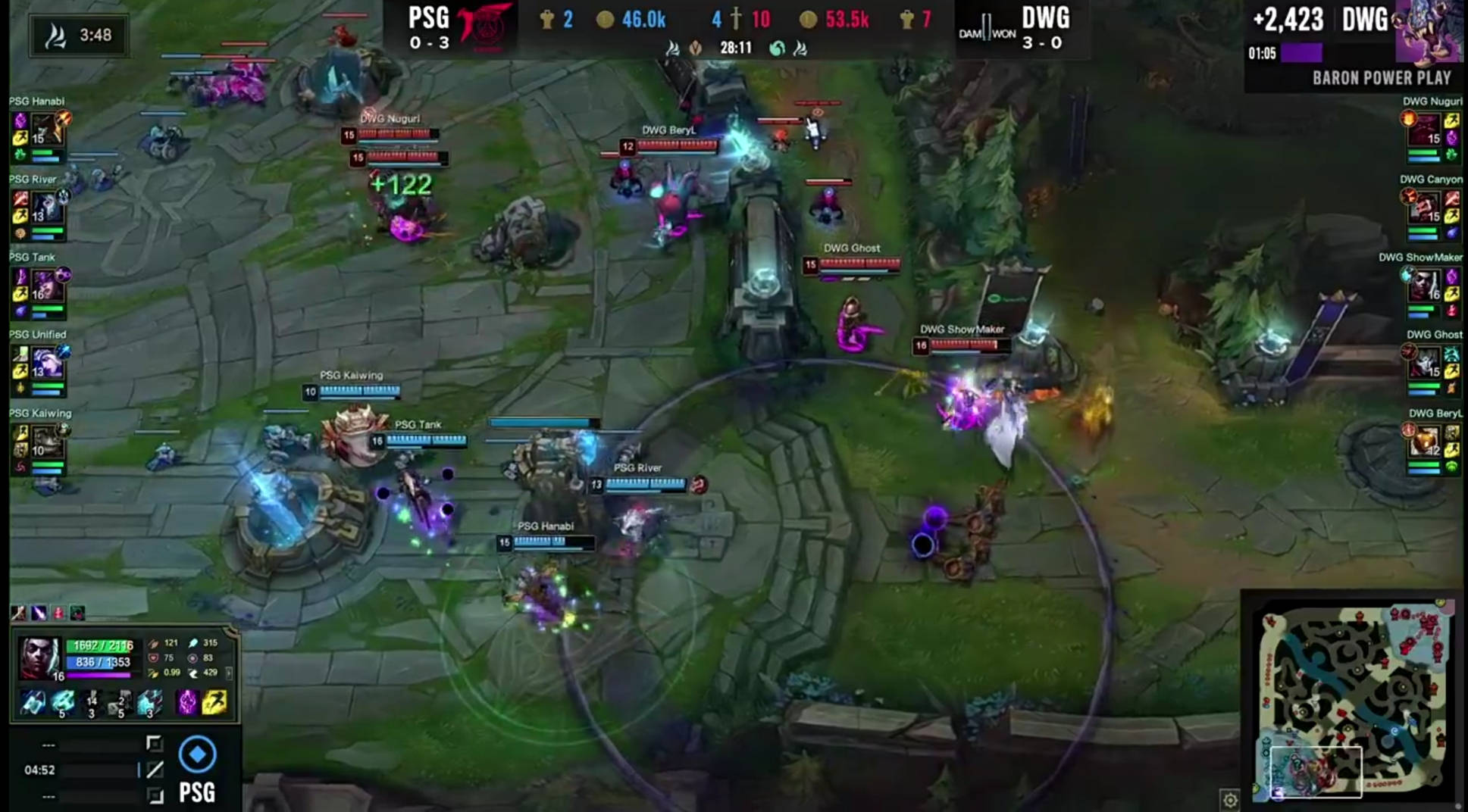Select PSG Kaiwing's portrait in the team sidebar

(45, 441)
